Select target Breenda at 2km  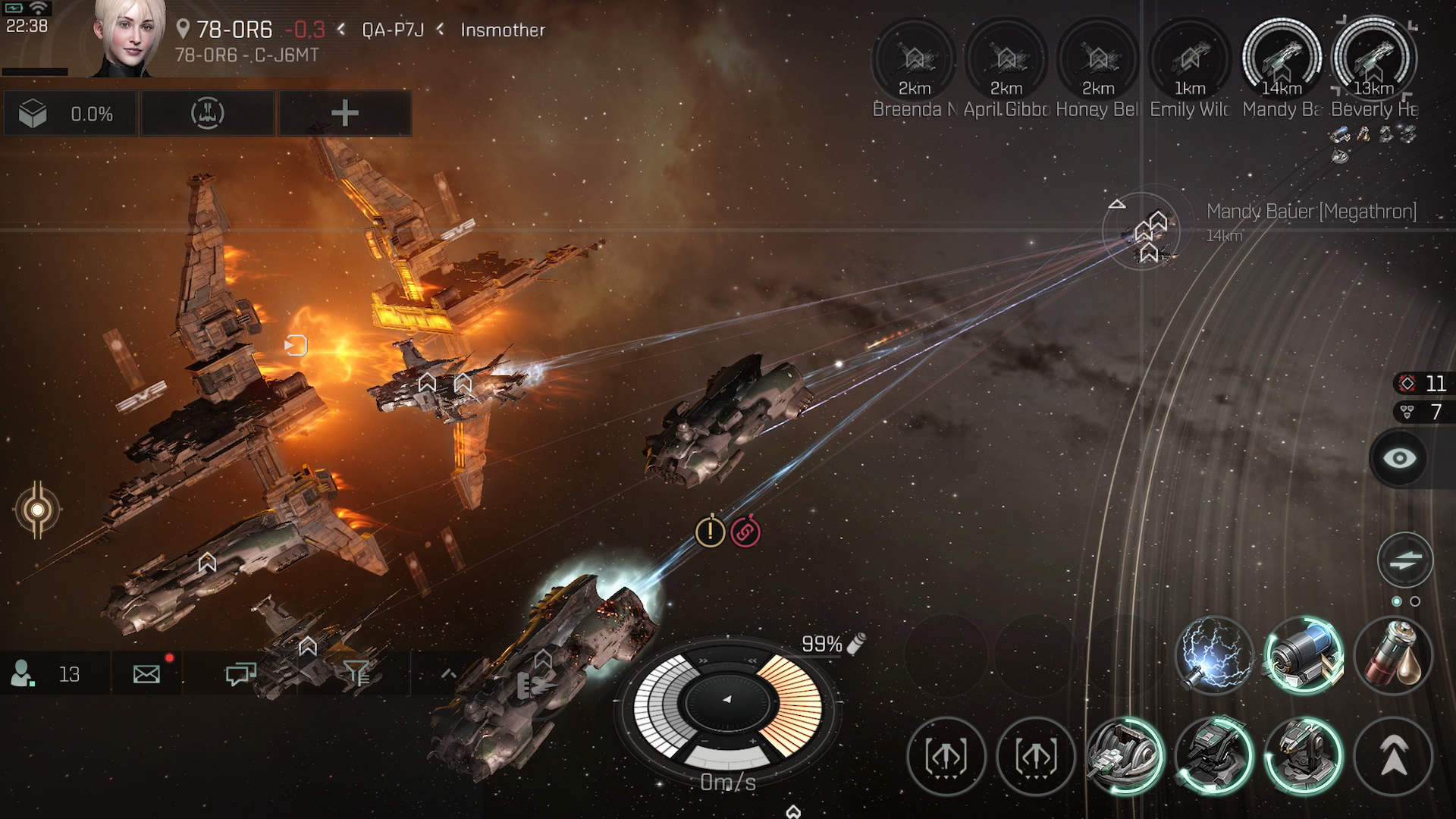pyautogui.click(x=914, y=61)
